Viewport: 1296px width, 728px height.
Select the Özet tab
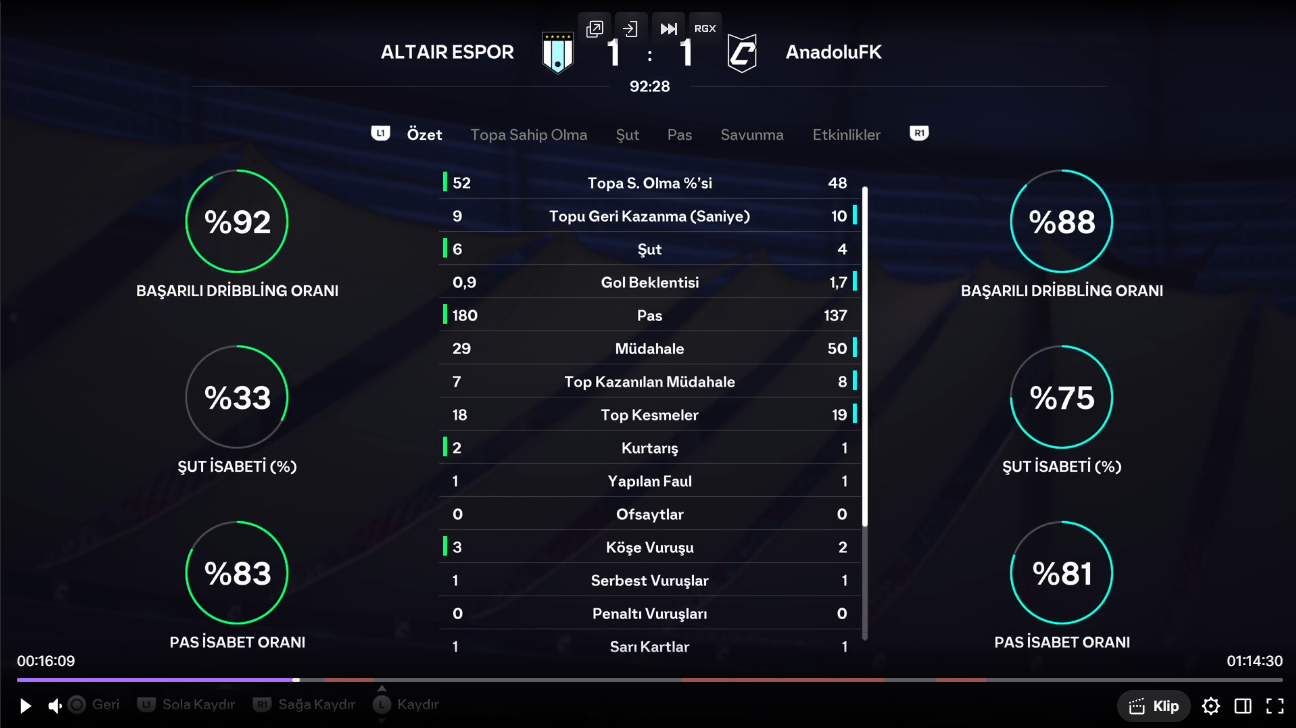[424, 134]
